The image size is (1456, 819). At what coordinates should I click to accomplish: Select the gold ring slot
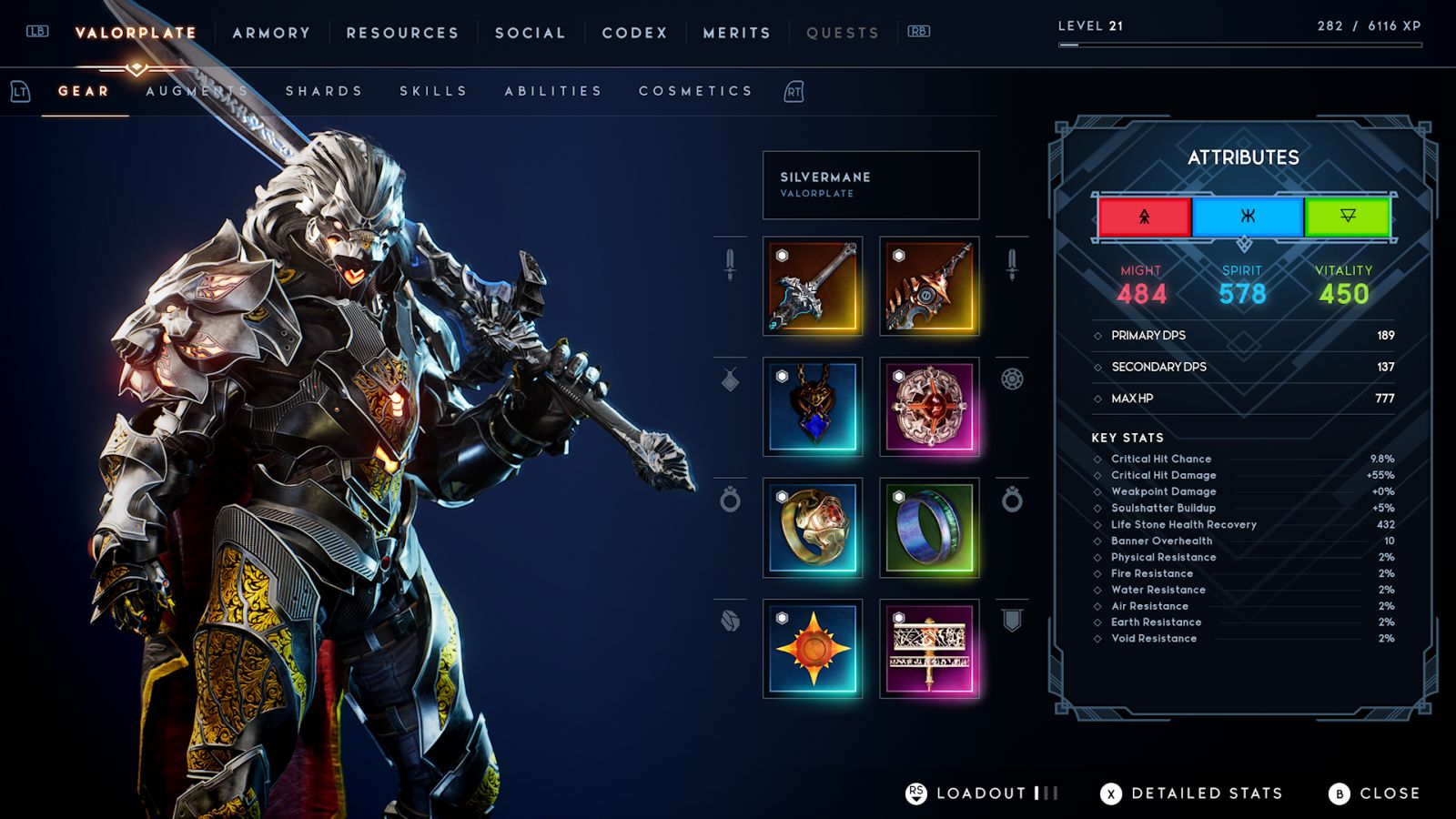pos(813,528)
